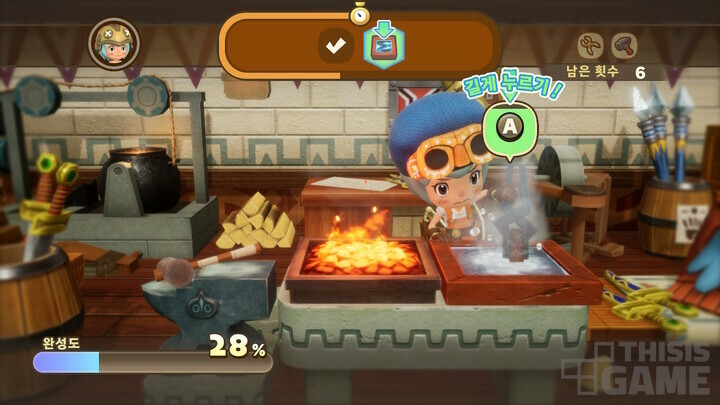Click the hammer tool icon
Viewport: 720px width, 405px height.
(624, 45)
